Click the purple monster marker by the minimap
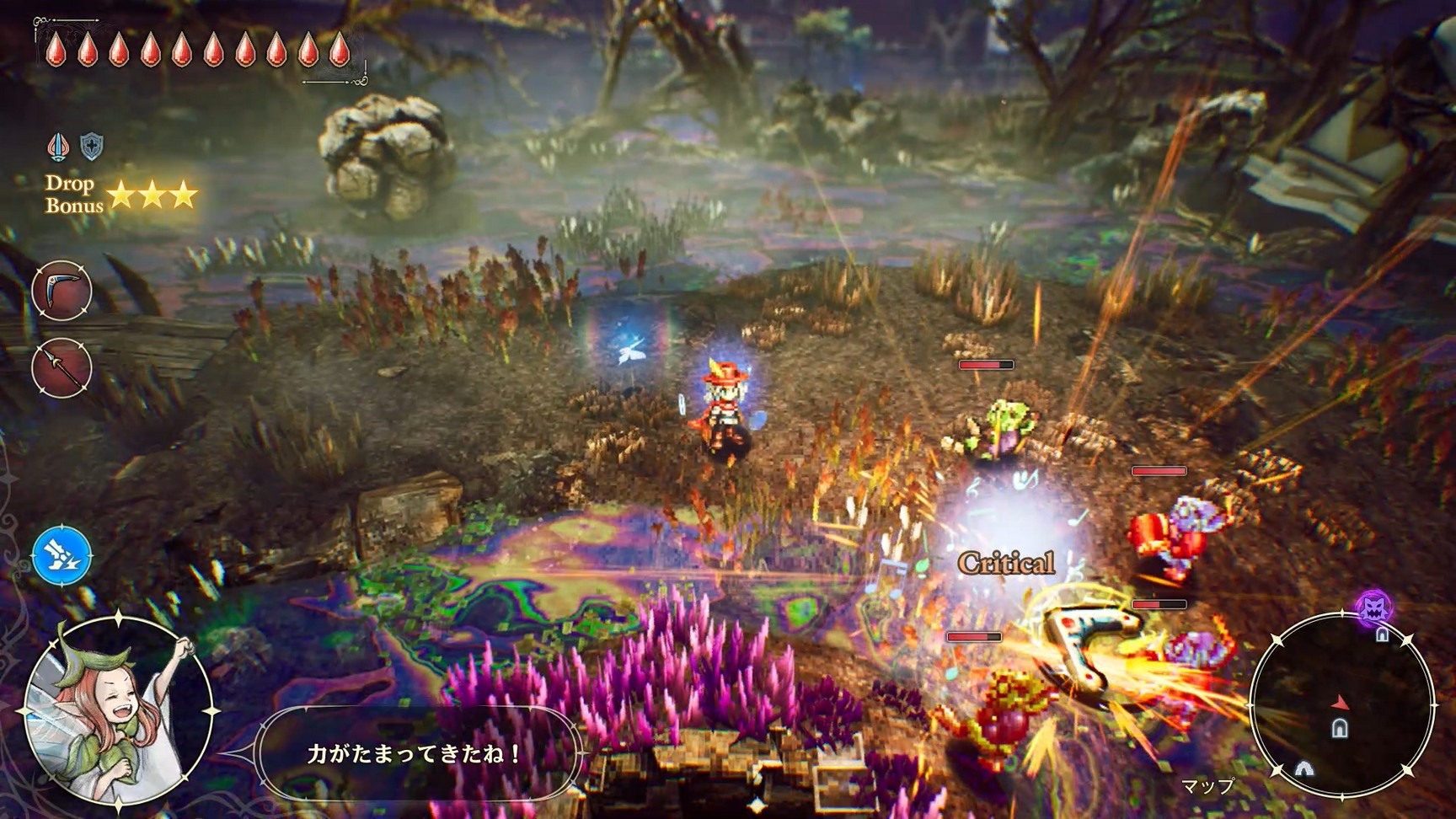This screenshot has width=1456, height=819. click(x=1373, y=606)
